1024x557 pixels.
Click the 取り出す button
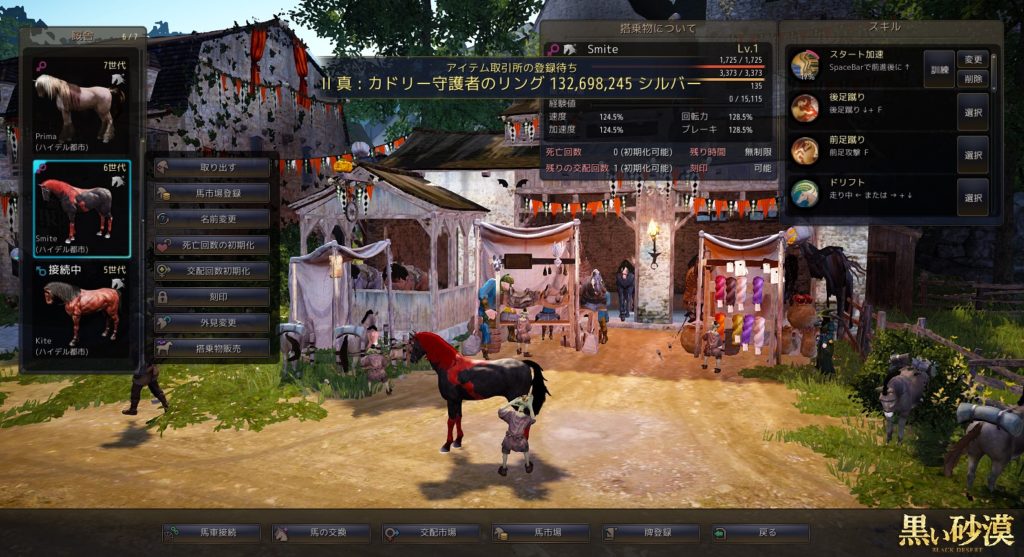213,167
